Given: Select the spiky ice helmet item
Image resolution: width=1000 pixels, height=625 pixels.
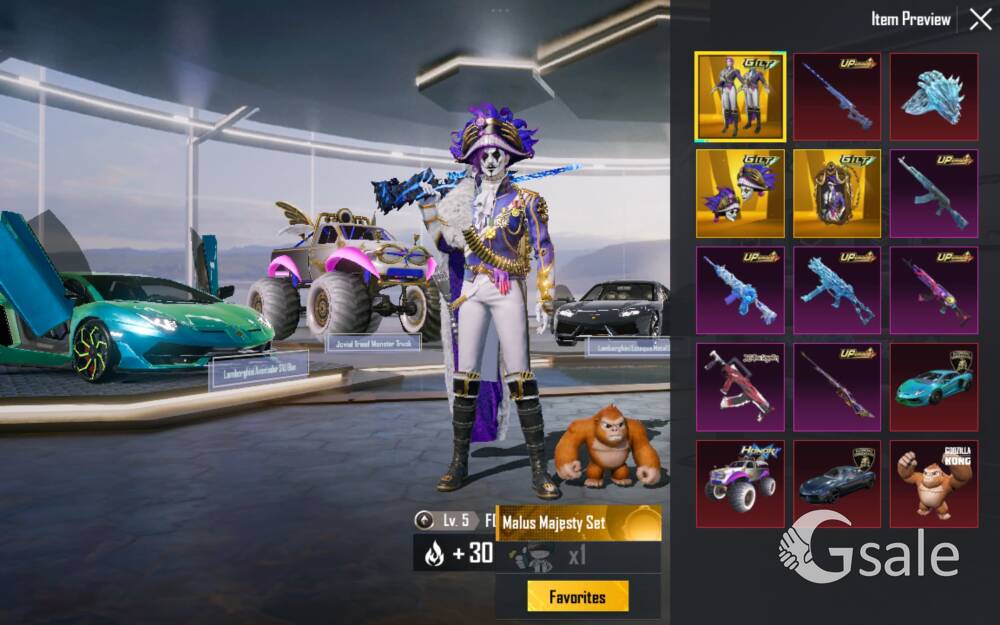Looking at the screenshot, I should (934, 97).
